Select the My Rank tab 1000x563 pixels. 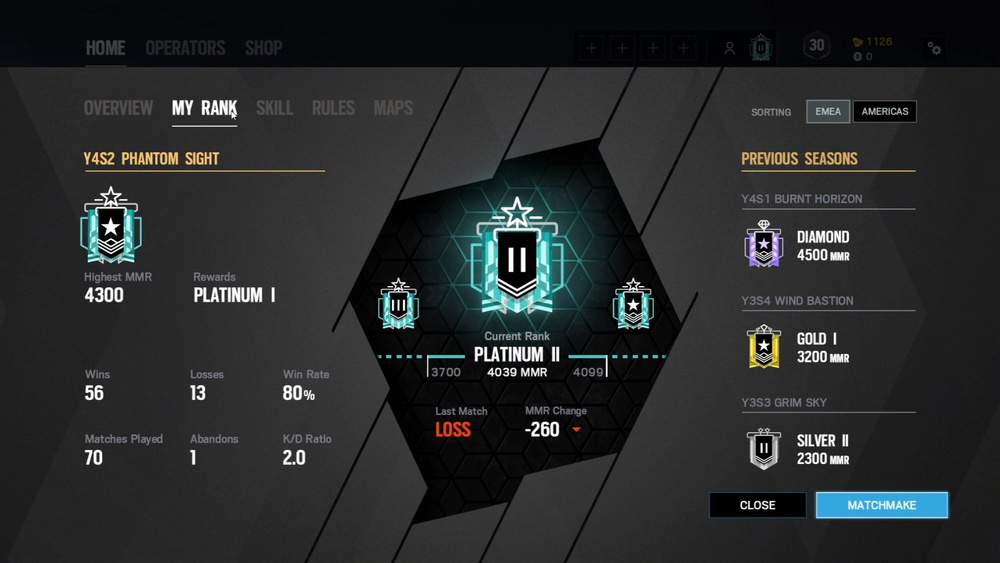tap(204, 108)
